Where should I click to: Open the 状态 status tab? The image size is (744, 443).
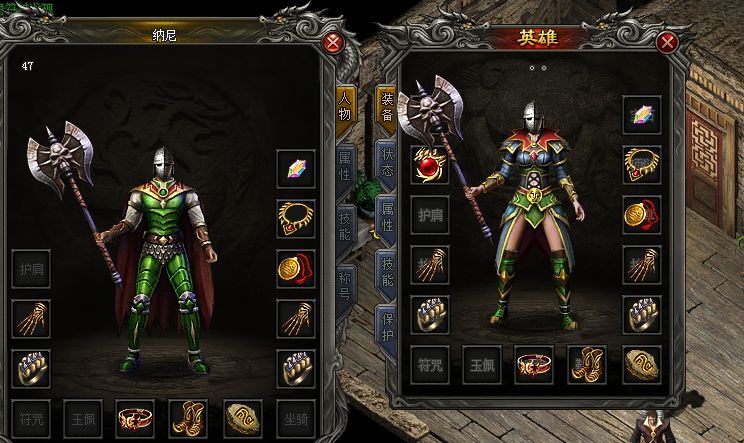coord(386,161)
